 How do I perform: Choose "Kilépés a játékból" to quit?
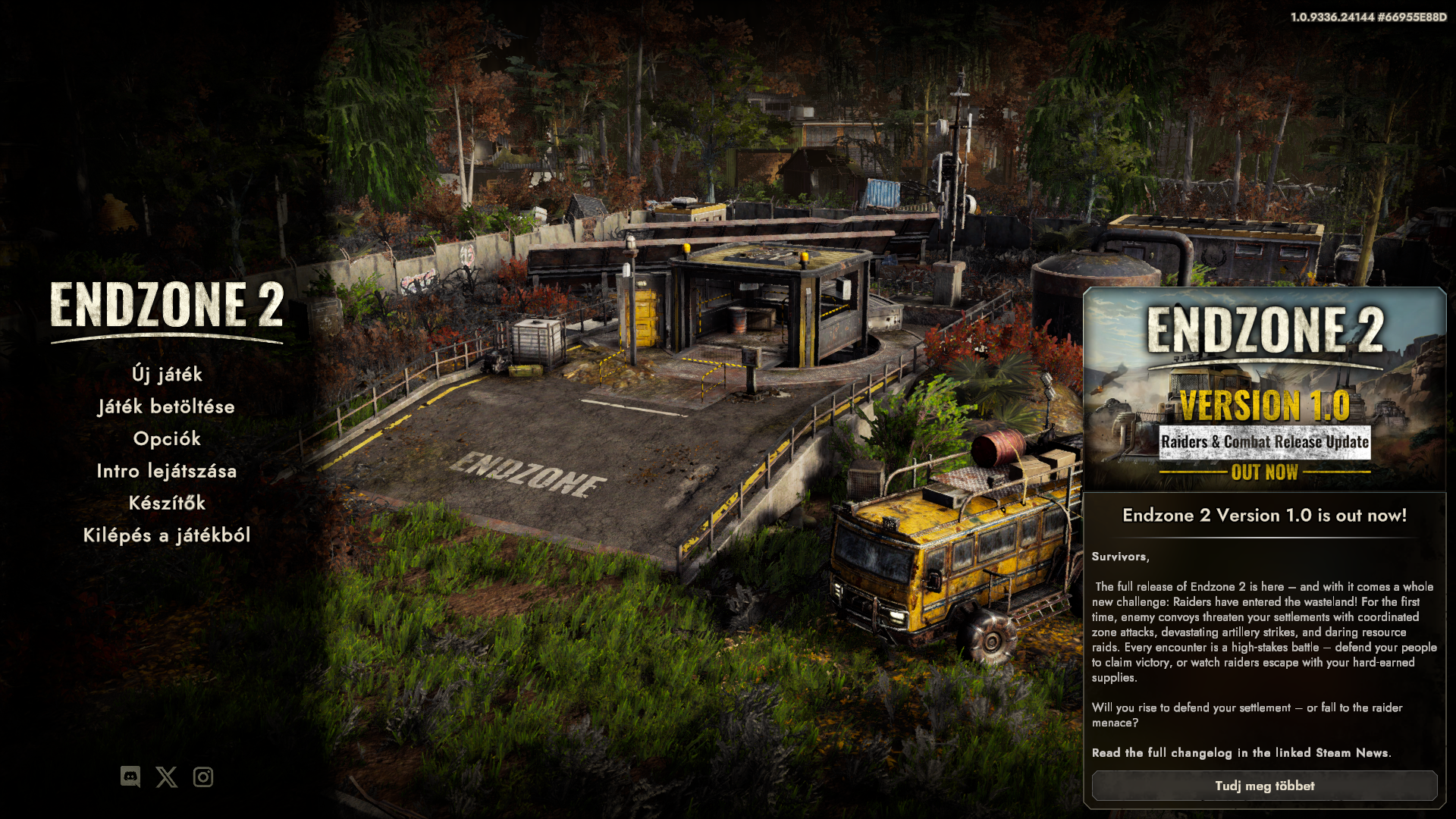tap(167, 535)
